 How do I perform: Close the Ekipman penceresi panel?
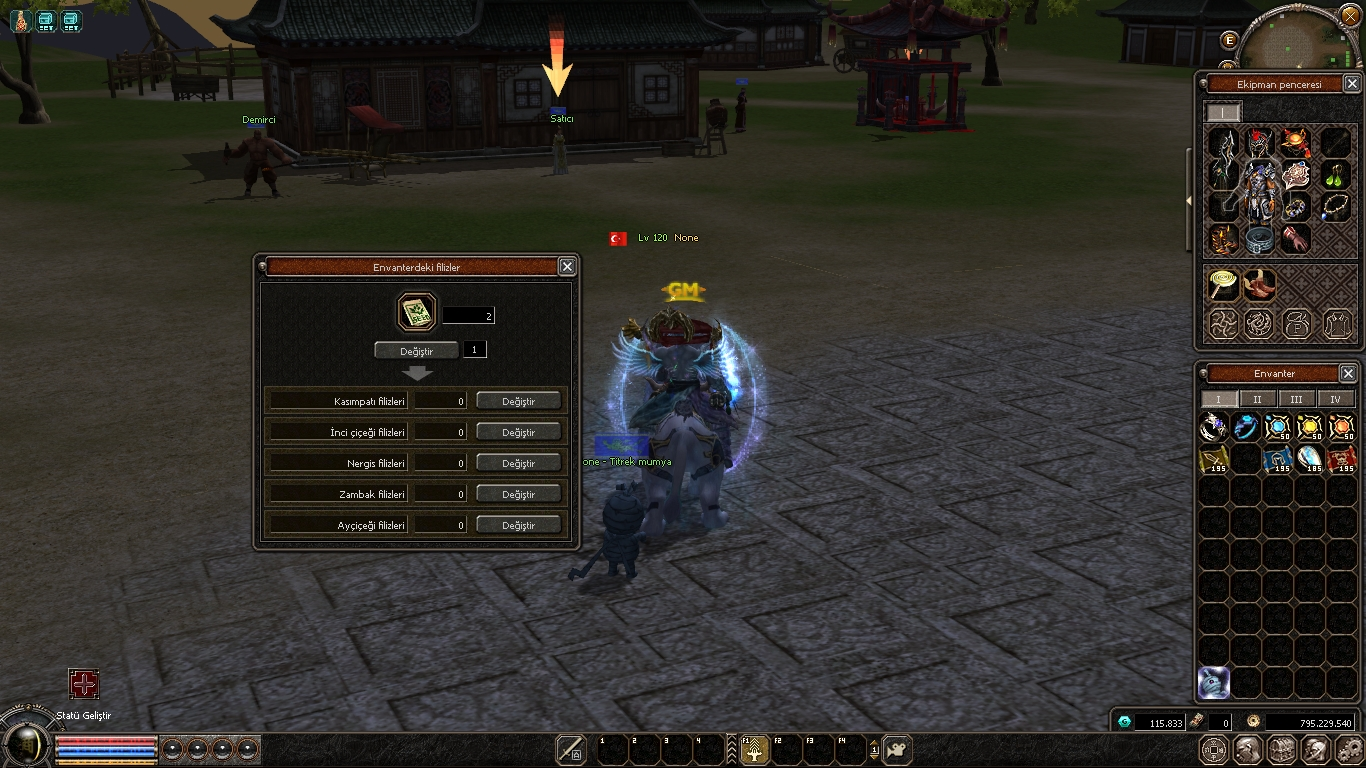point(1352,84)
